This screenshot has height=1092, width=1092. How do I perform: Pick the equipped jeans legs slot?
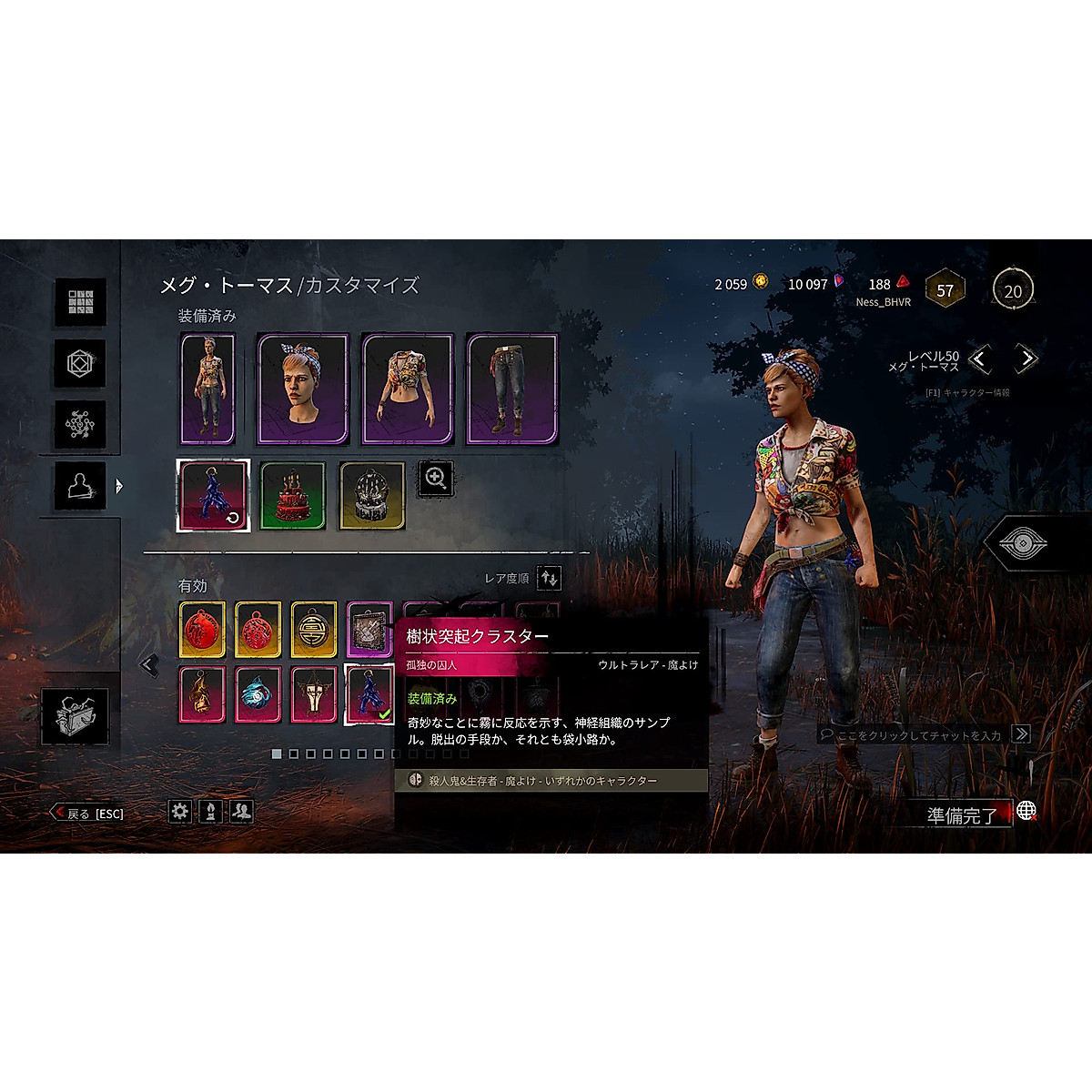[x=512, y=389]
